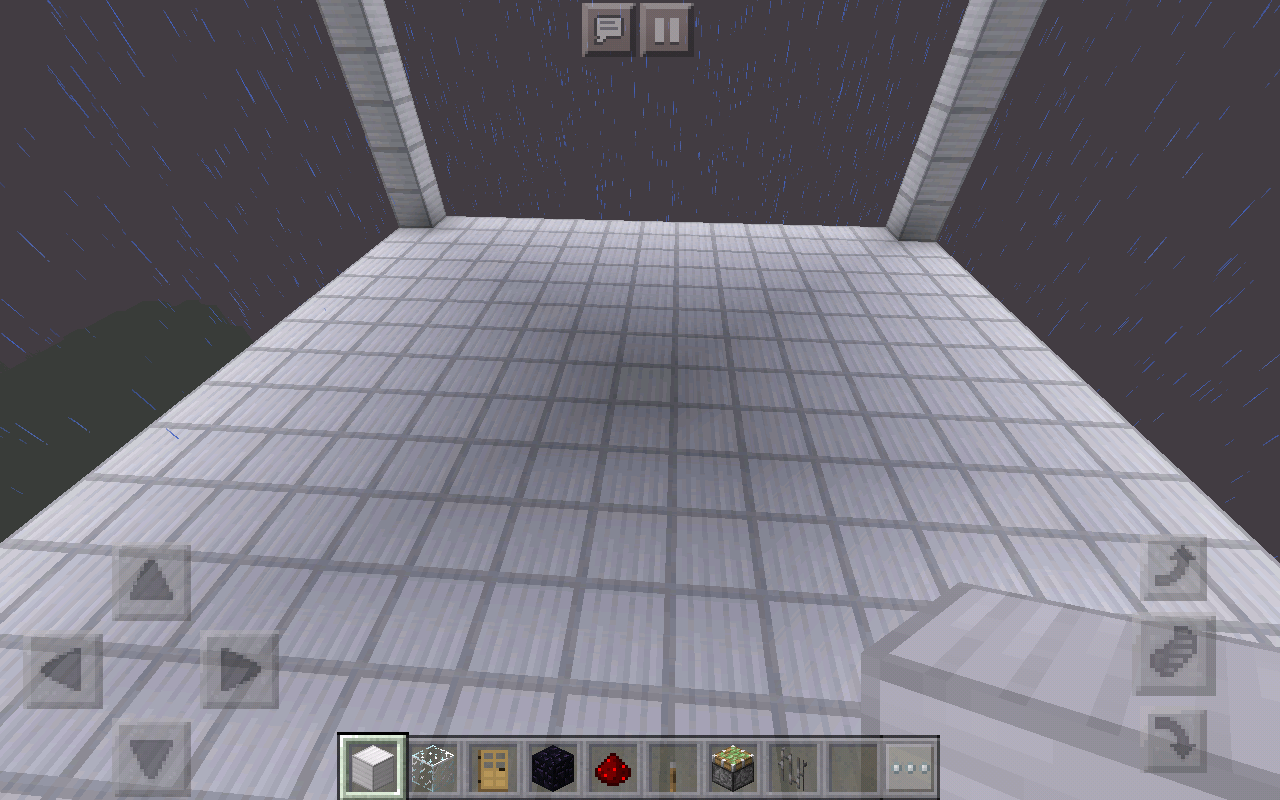Viewport: 1280px width, 800px height.
Task: Reselect the highlighted first hotbar slot
Action: [372, 764]
